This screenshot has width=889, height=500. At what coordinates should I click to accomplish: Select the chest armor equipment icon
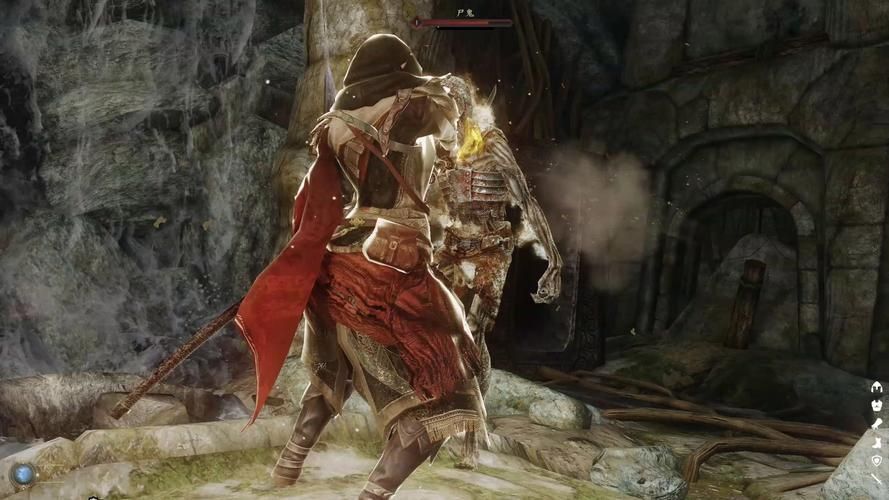click(877, 405)
